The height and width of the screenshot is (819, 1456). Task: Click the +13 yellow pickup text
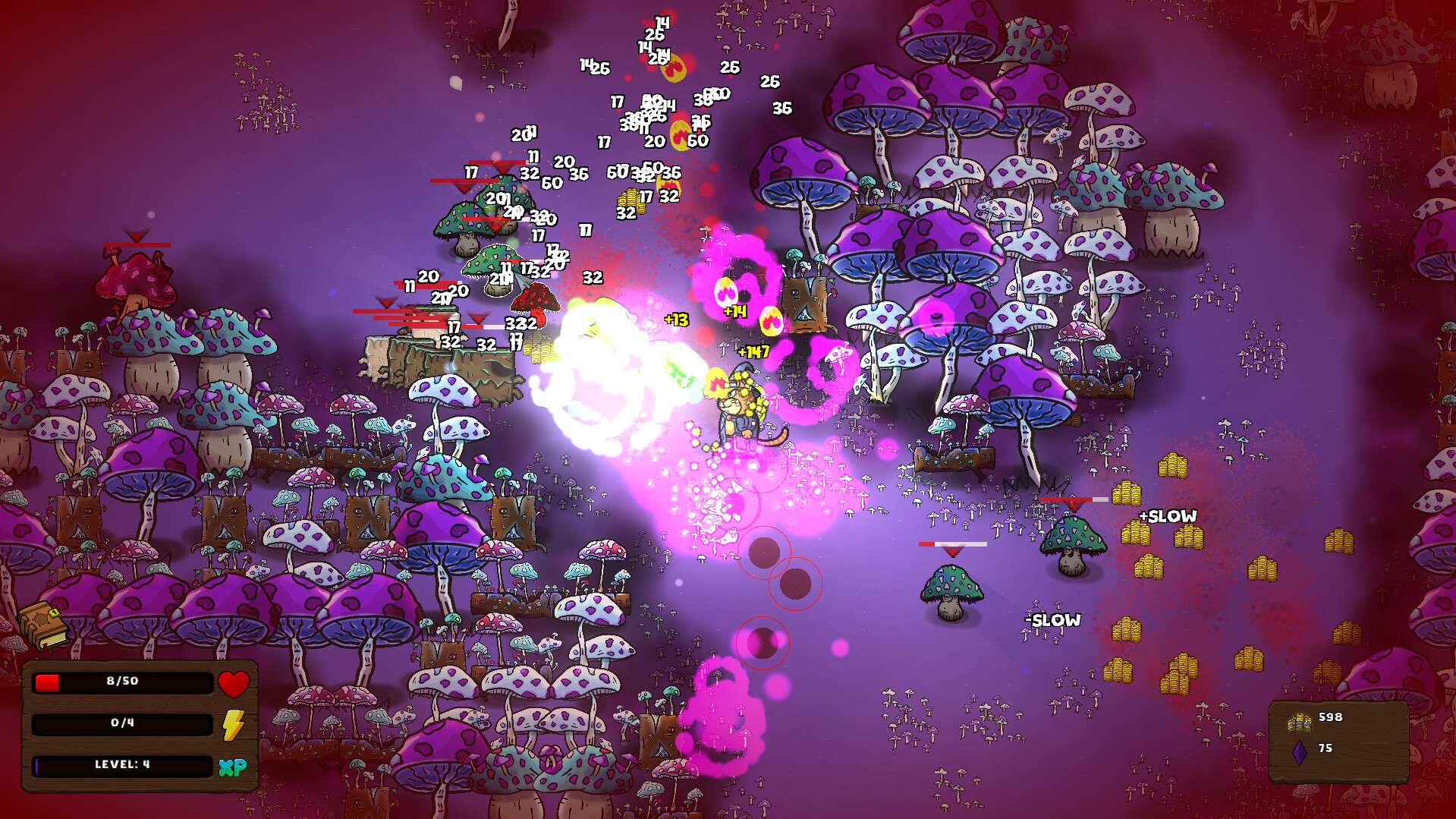coord(675,321)
